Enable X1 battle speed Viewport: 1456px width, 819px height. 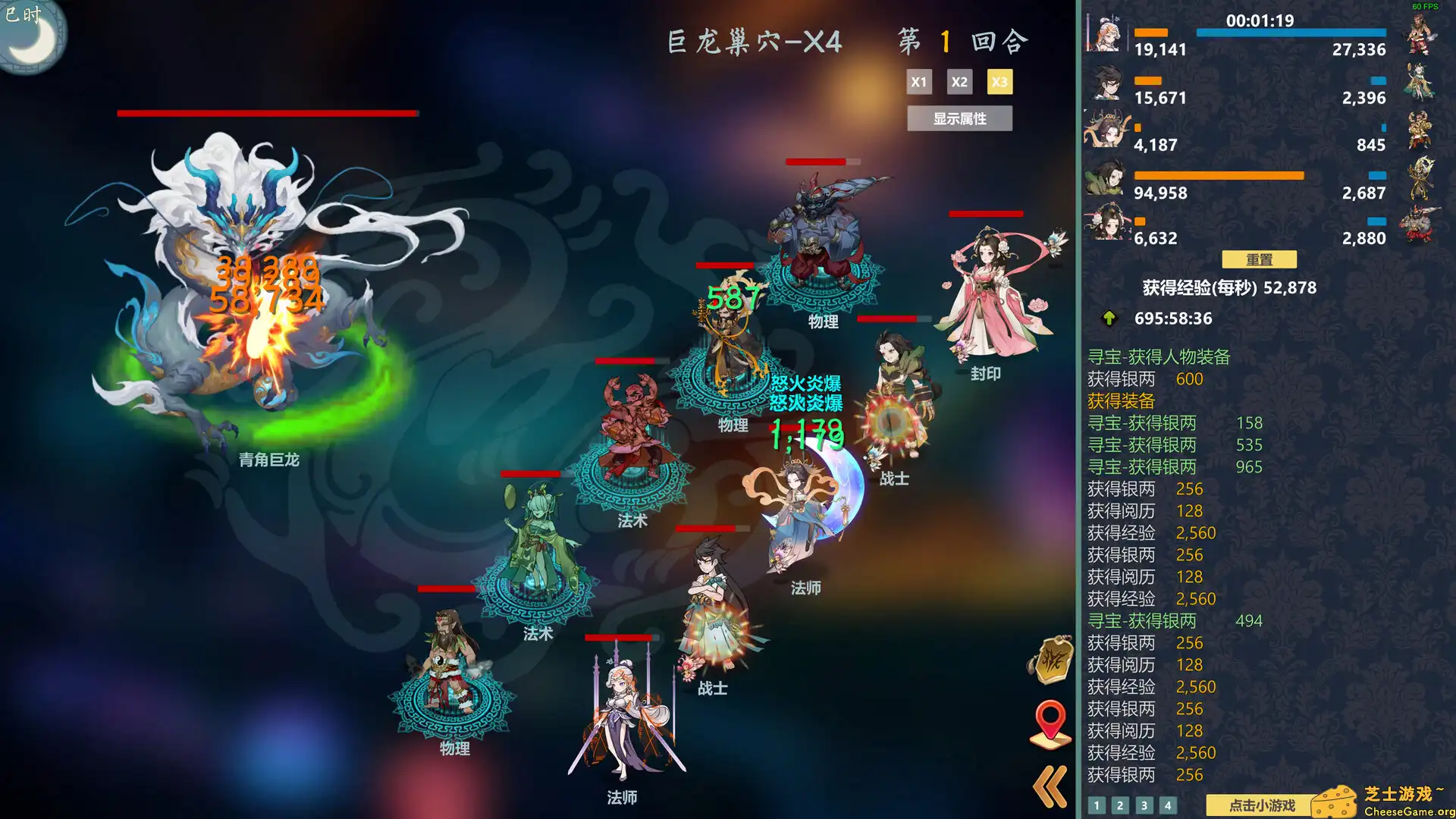tap(919, 81)
